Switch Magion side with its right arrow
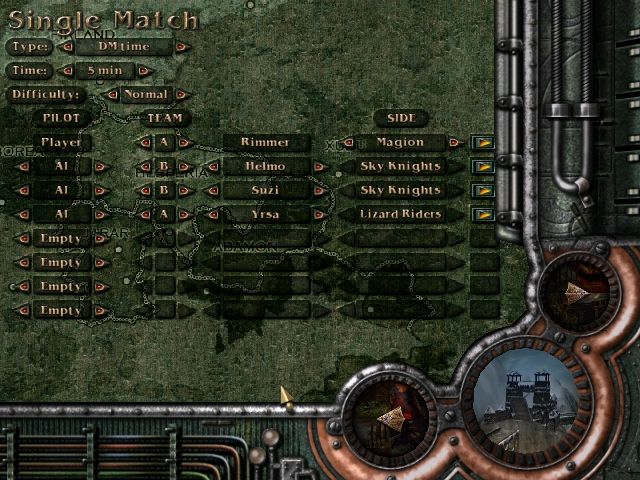This screenshot has height=480, width=640. click(x=455, y=143)
